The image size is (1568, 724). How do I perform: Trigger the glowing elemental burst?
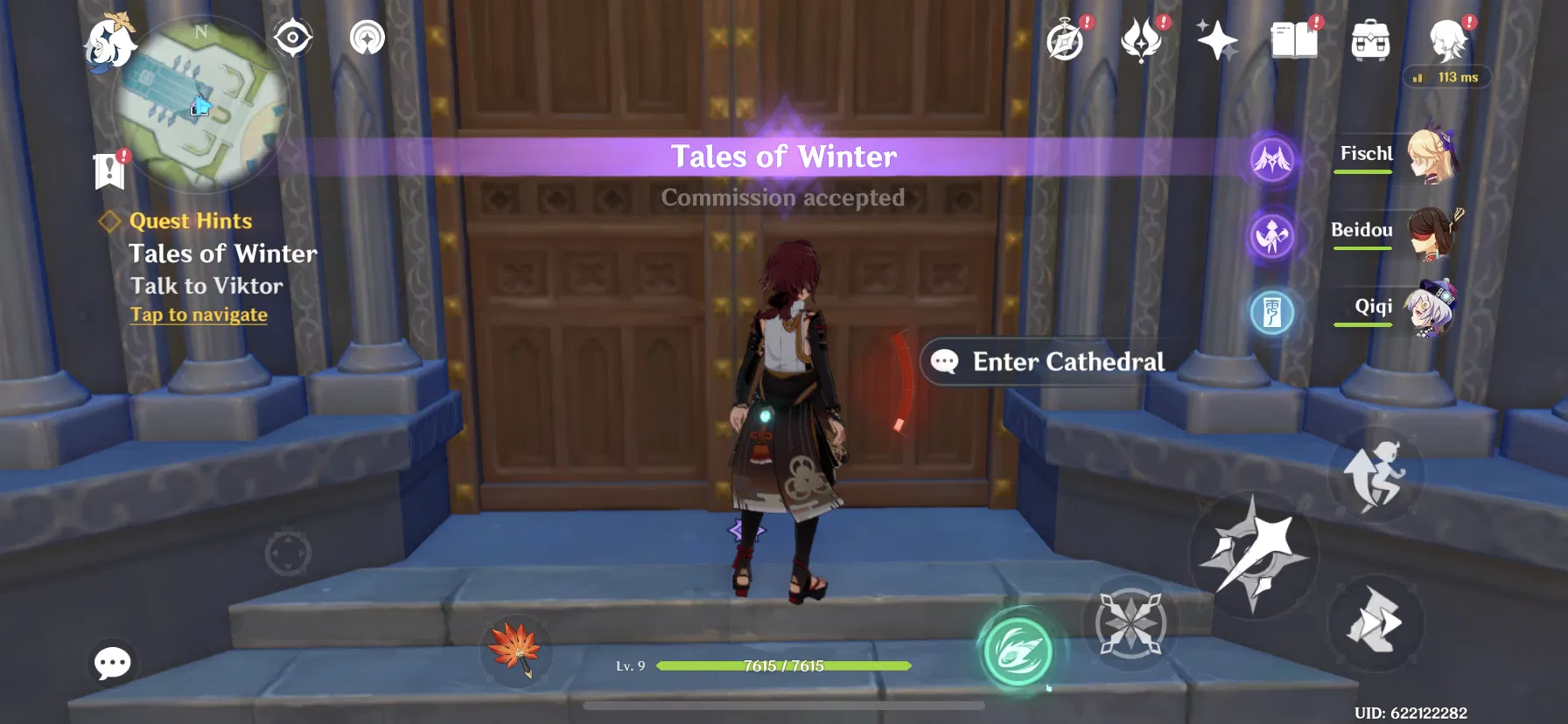point(1016,648)
